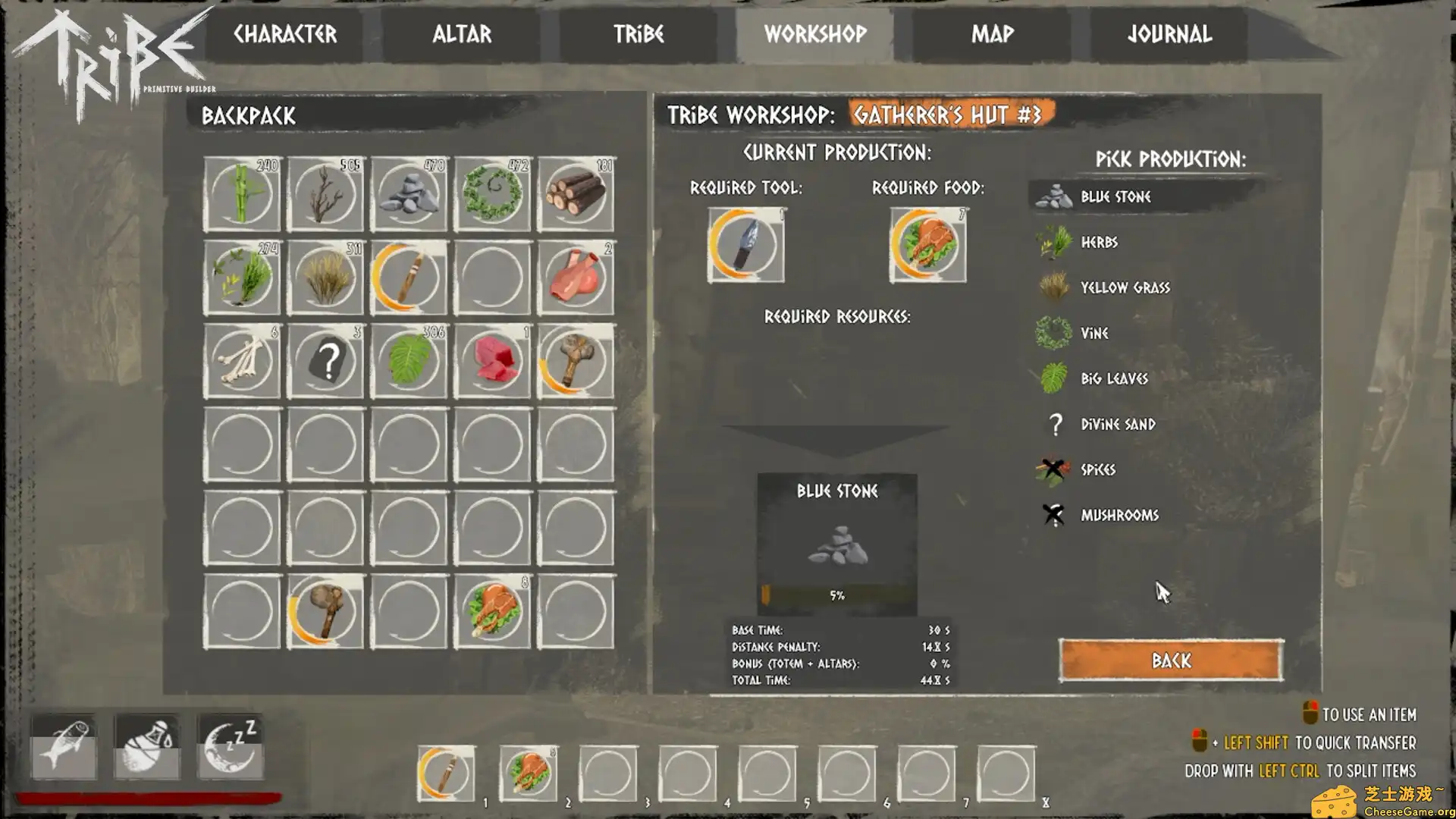Viewport: 1456px width, 819px height.
Task: Click the sleep moon icon bottom left
Action: pos(229,747)
